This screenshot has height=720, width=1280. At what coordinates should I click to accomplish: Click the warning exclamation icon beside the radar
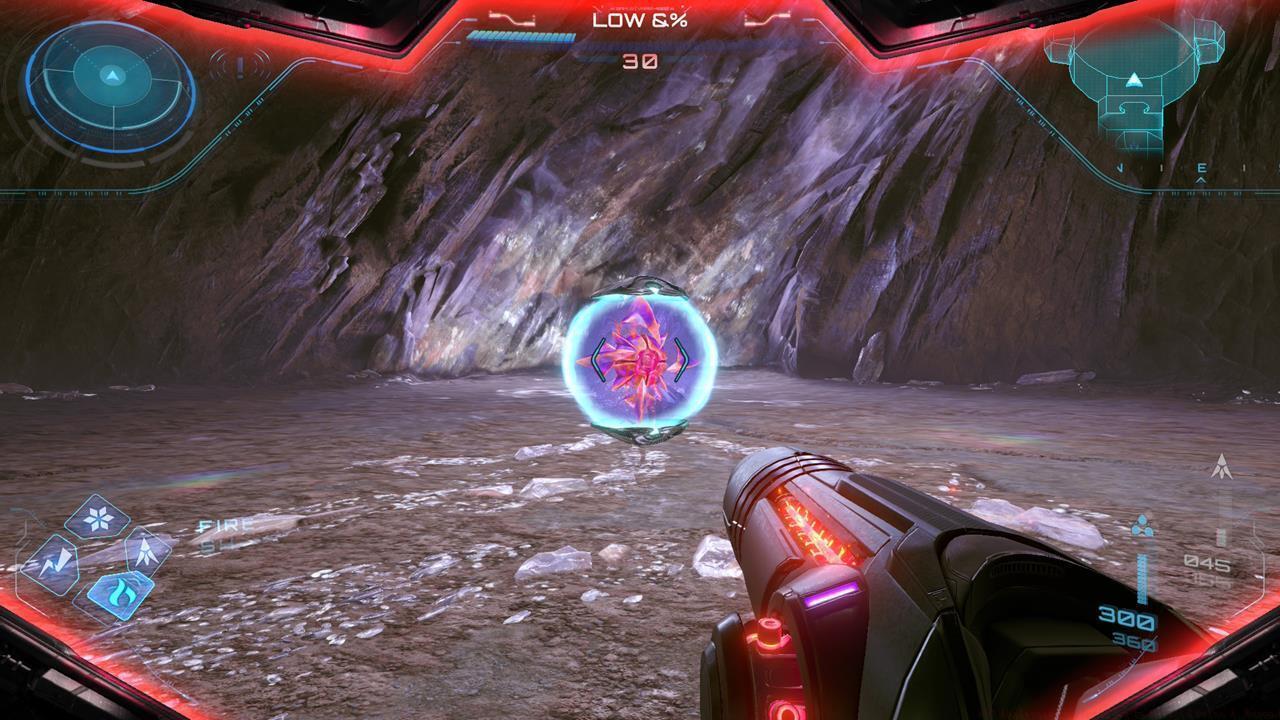click(x=239, y=65)
